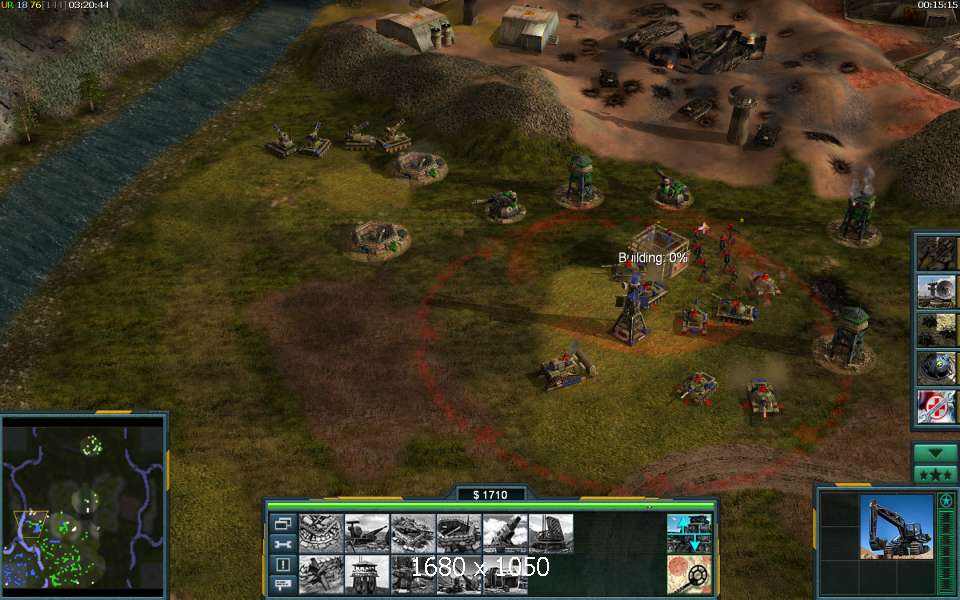
Task: Choose the first build icon in top row
Action: click(x=321, y=534)
